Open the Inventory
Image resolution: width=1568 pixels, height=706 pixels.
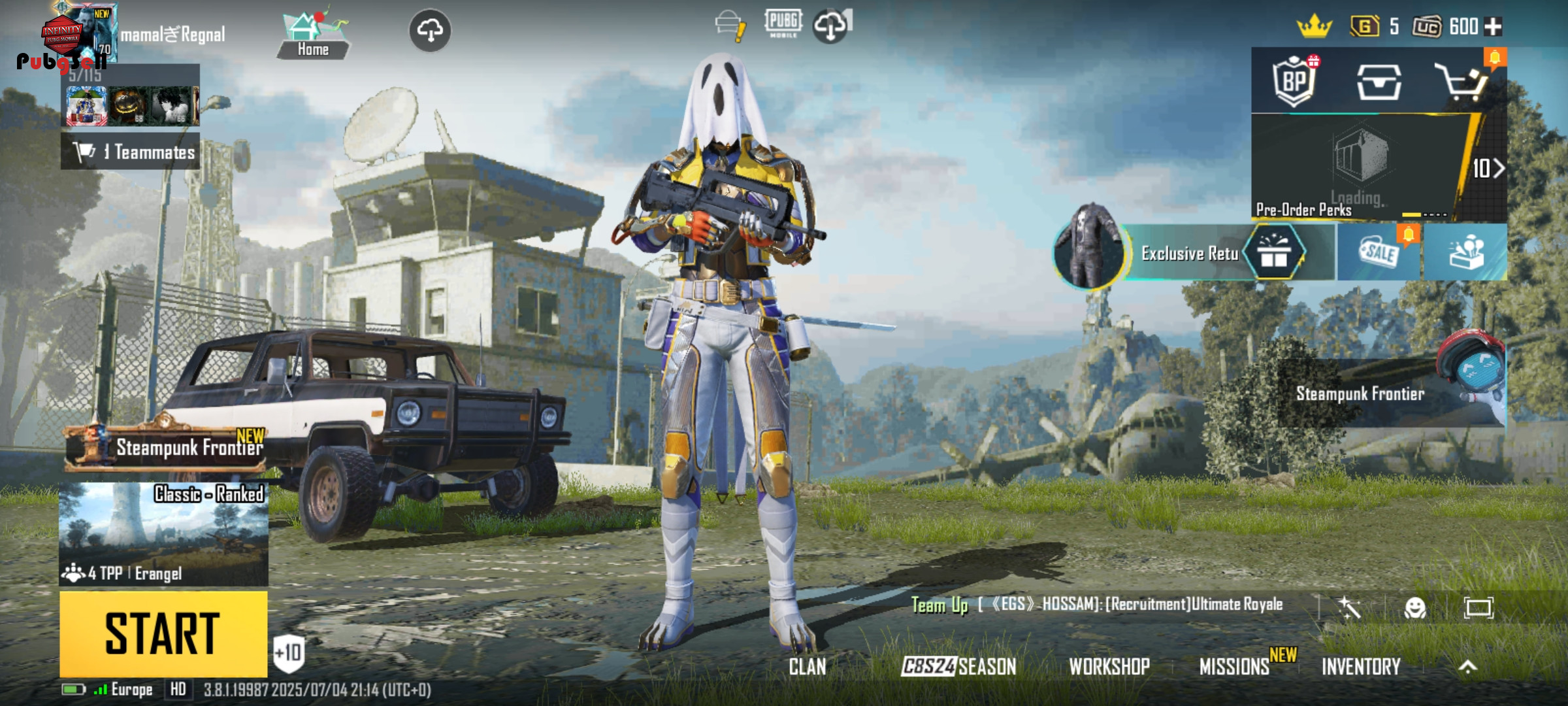tap(1361, 666)
